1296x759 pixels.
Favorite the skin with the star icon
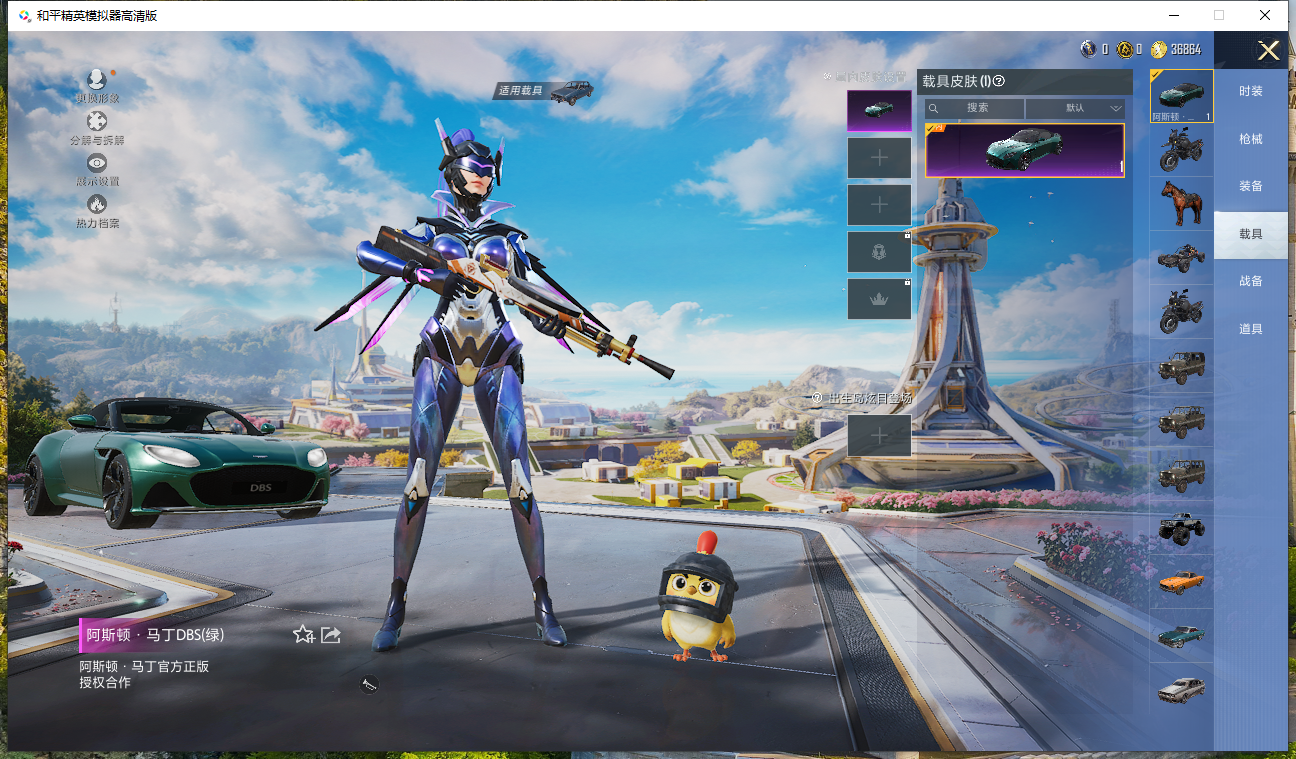point(303,634)
